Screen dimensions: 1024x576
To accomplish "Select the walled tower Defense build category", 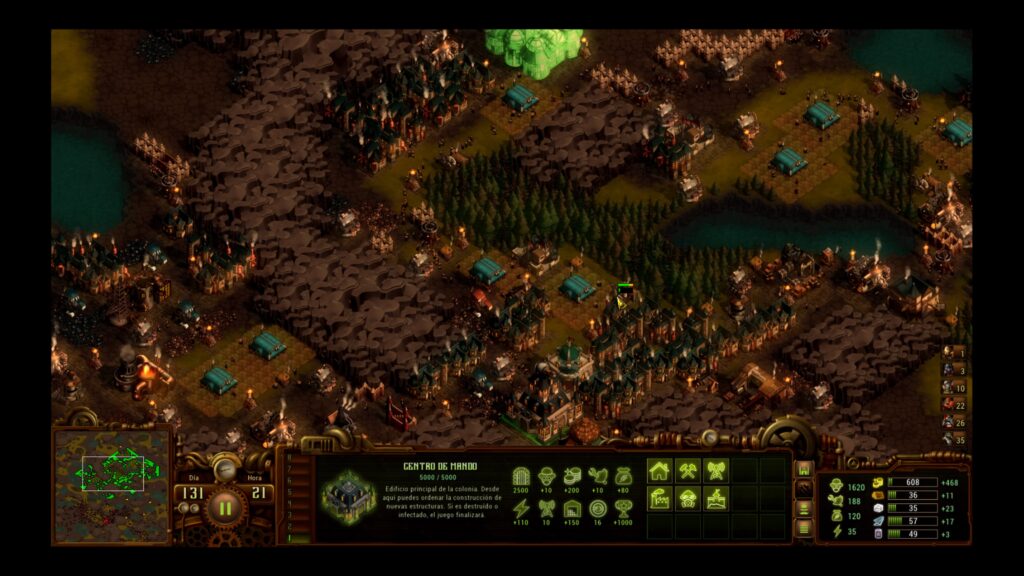I will click(x=716, y=498).
